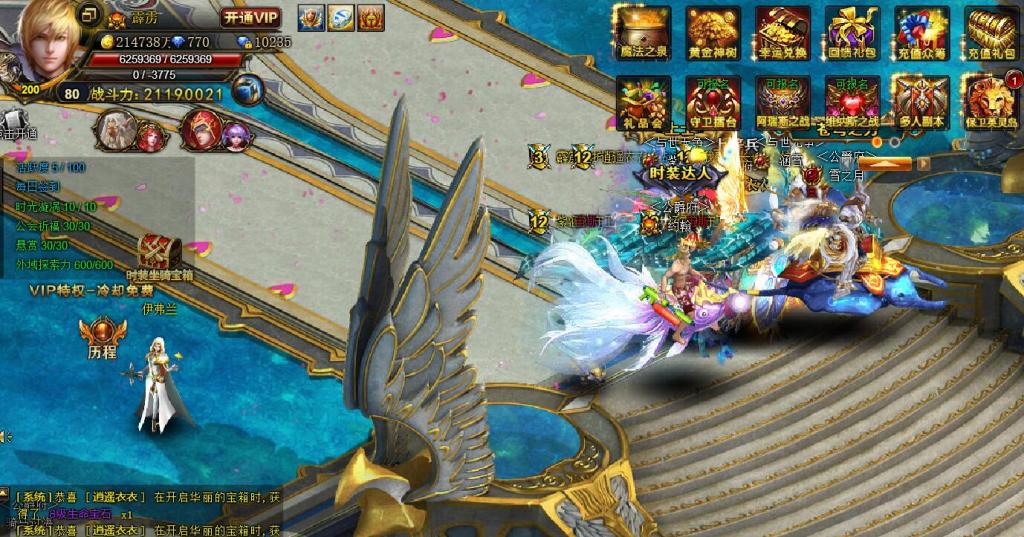Viewport: 1024px width, 537px height.
Task: Enter the 守卫擂台 arena event
Action: click(x=713, y=100)
